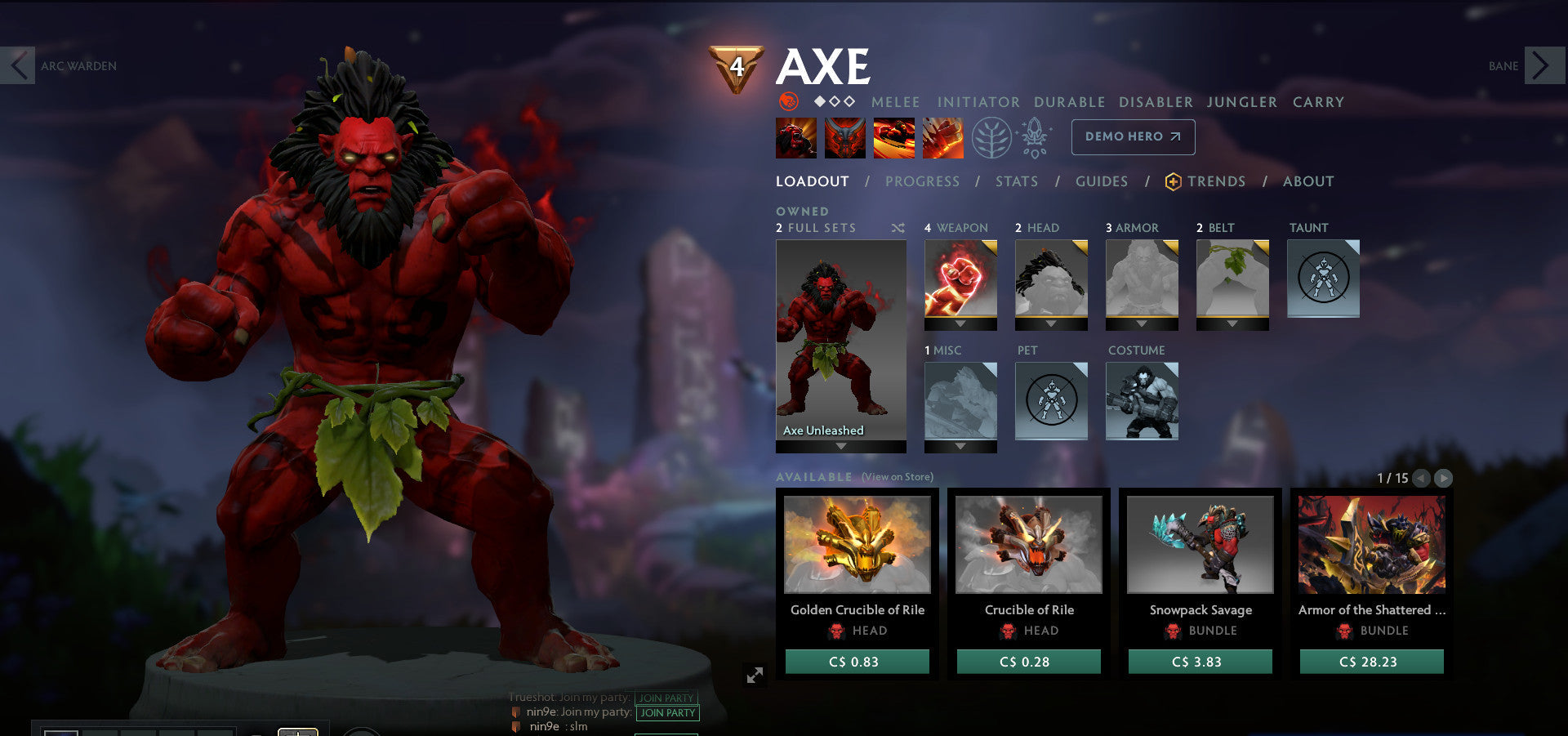Accept Trueshot's Join Party invite

(x=666, y=698)
